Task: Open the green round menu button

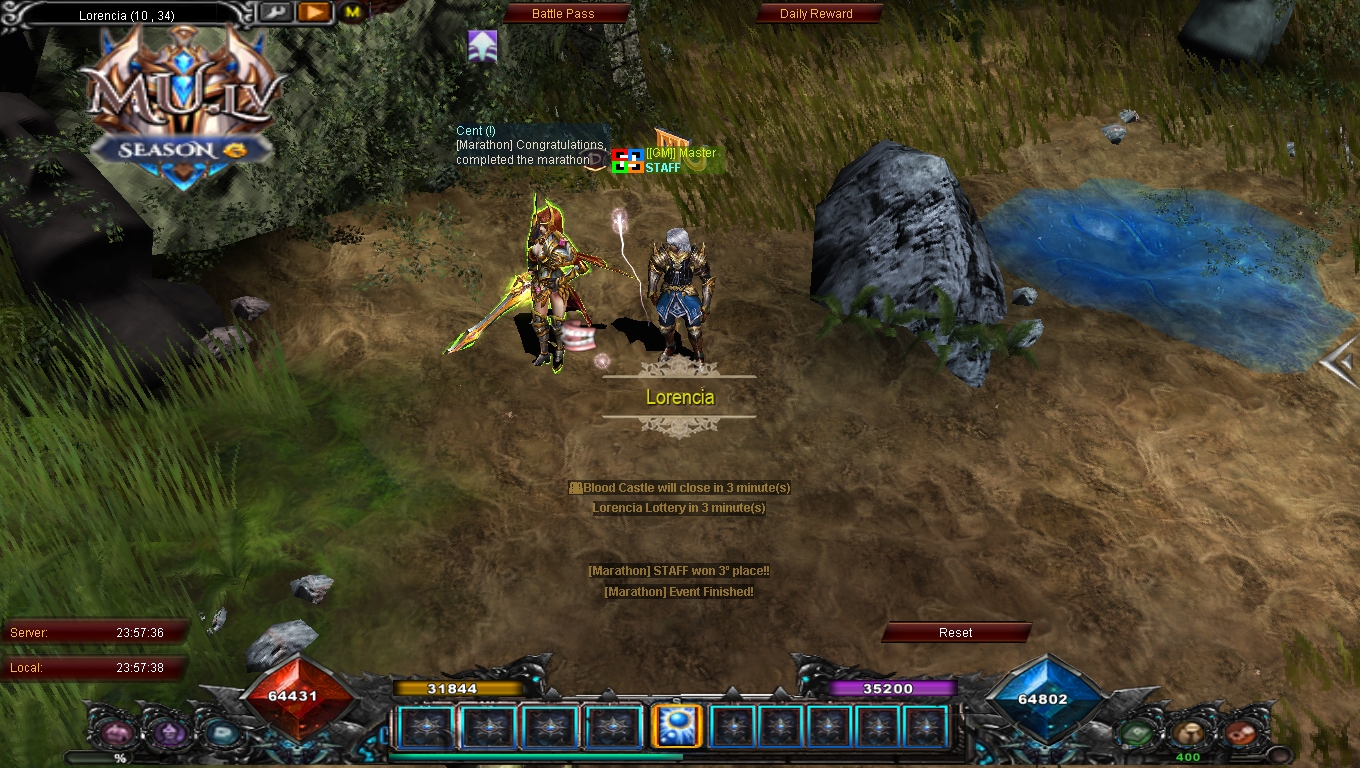Action: click(x=1137, y=734)
